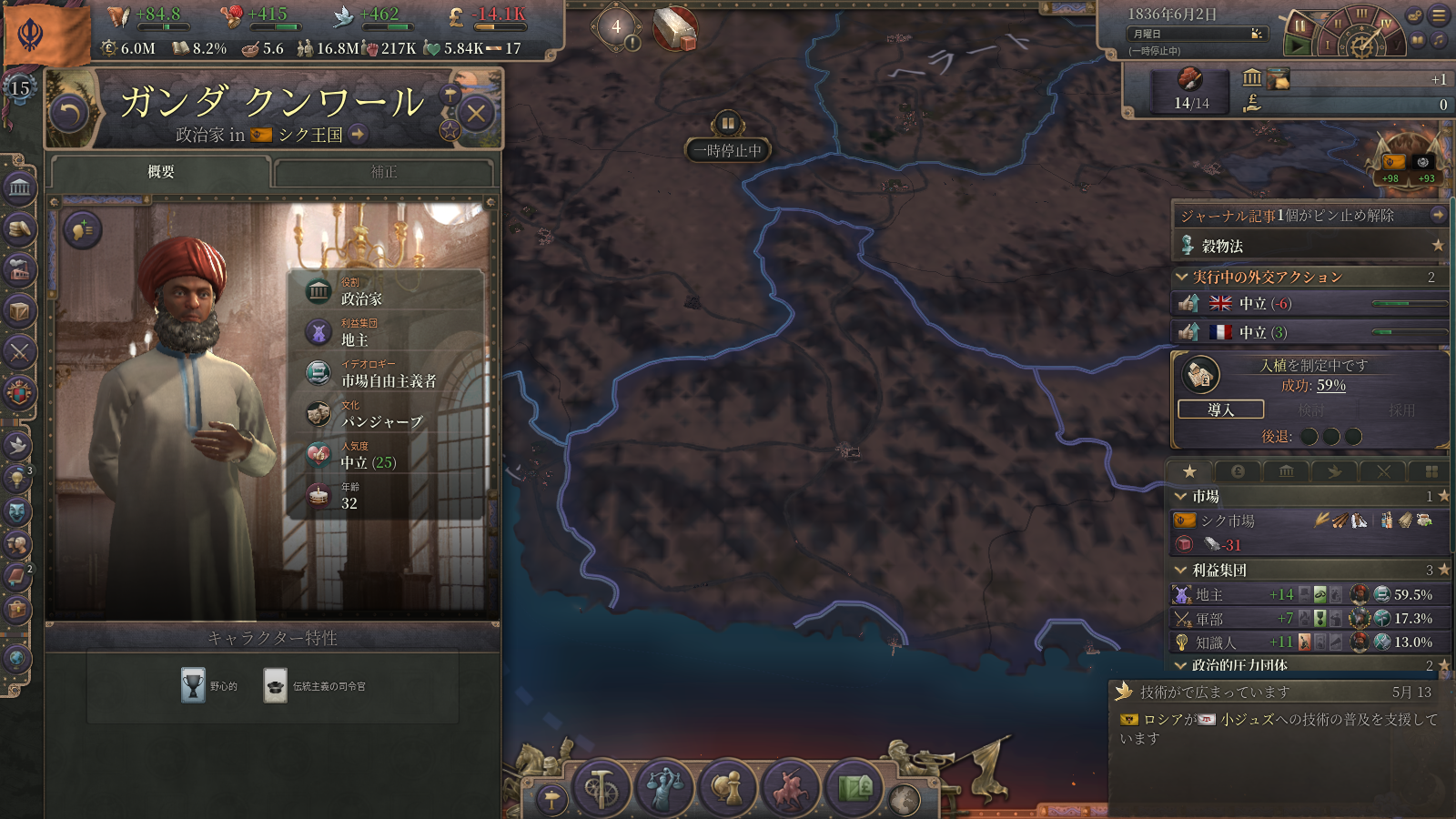Select the 概要 tab
The width and height of the screenshot is (1456, 819).
161,172
